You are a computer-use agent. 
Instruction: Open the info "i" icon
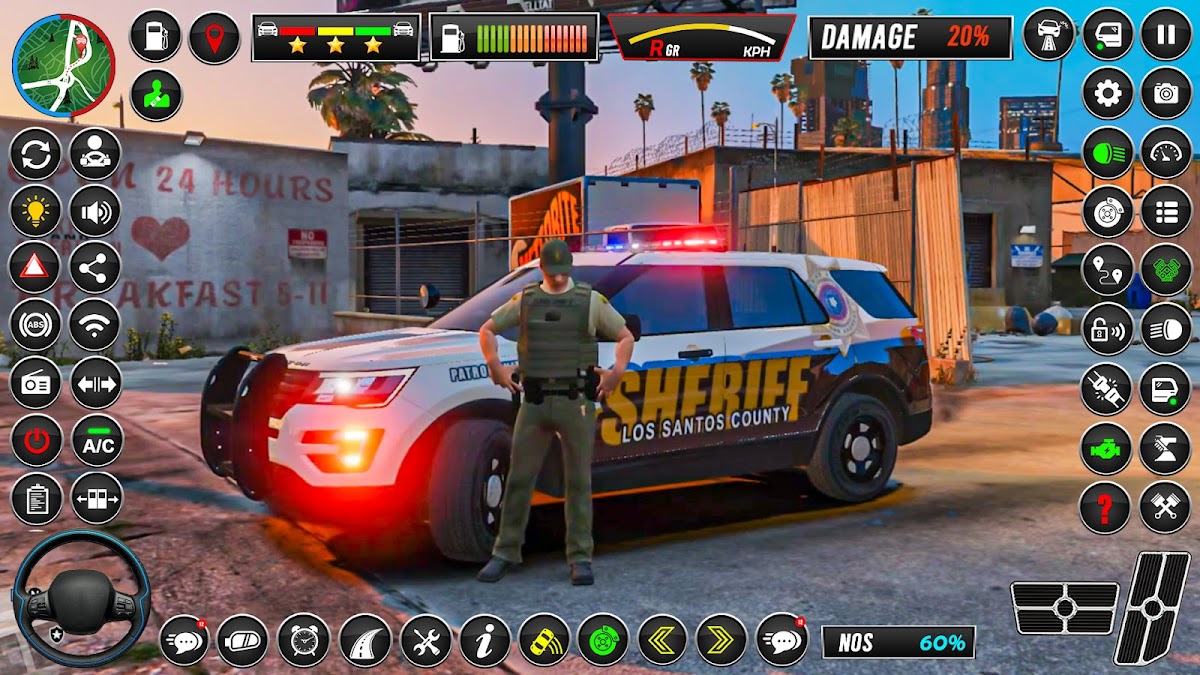485,640
